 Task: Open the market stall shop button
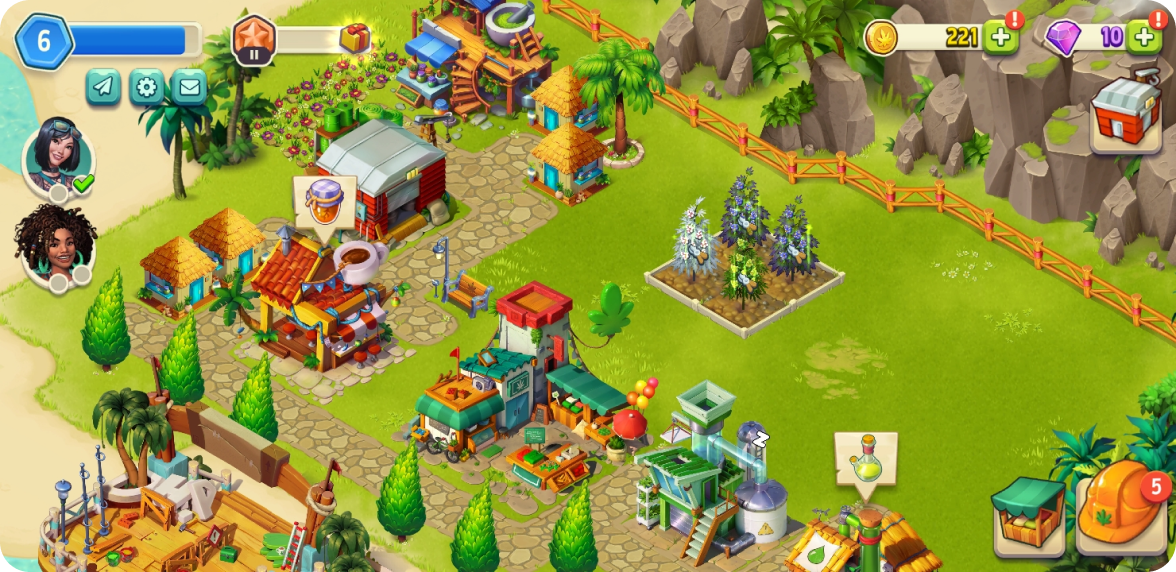(x=1028, y=514)
